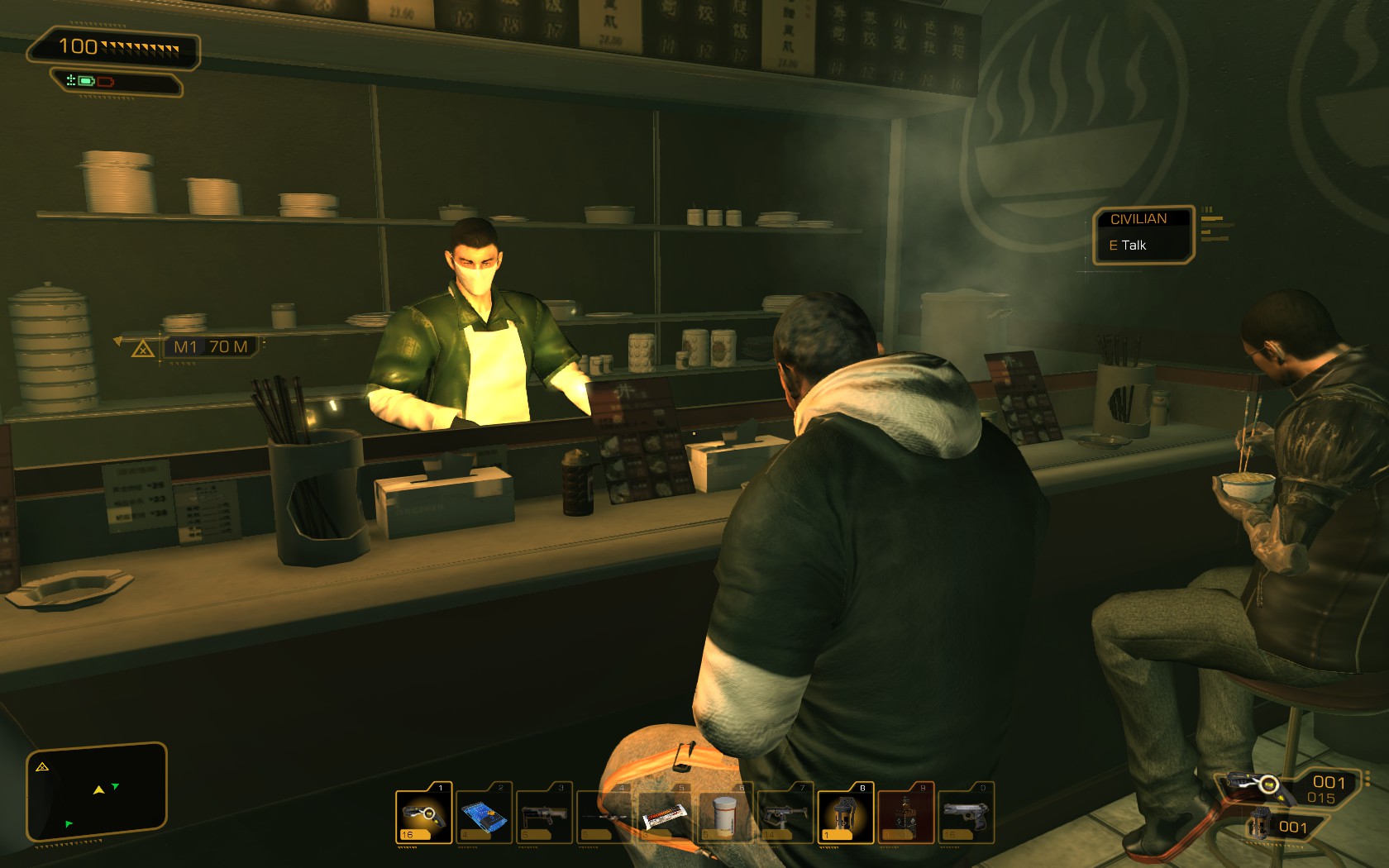Viewport: 1389px width, 868px height.
Task: Click the energy battery cell indicator
Action: [x=86, y=81]
